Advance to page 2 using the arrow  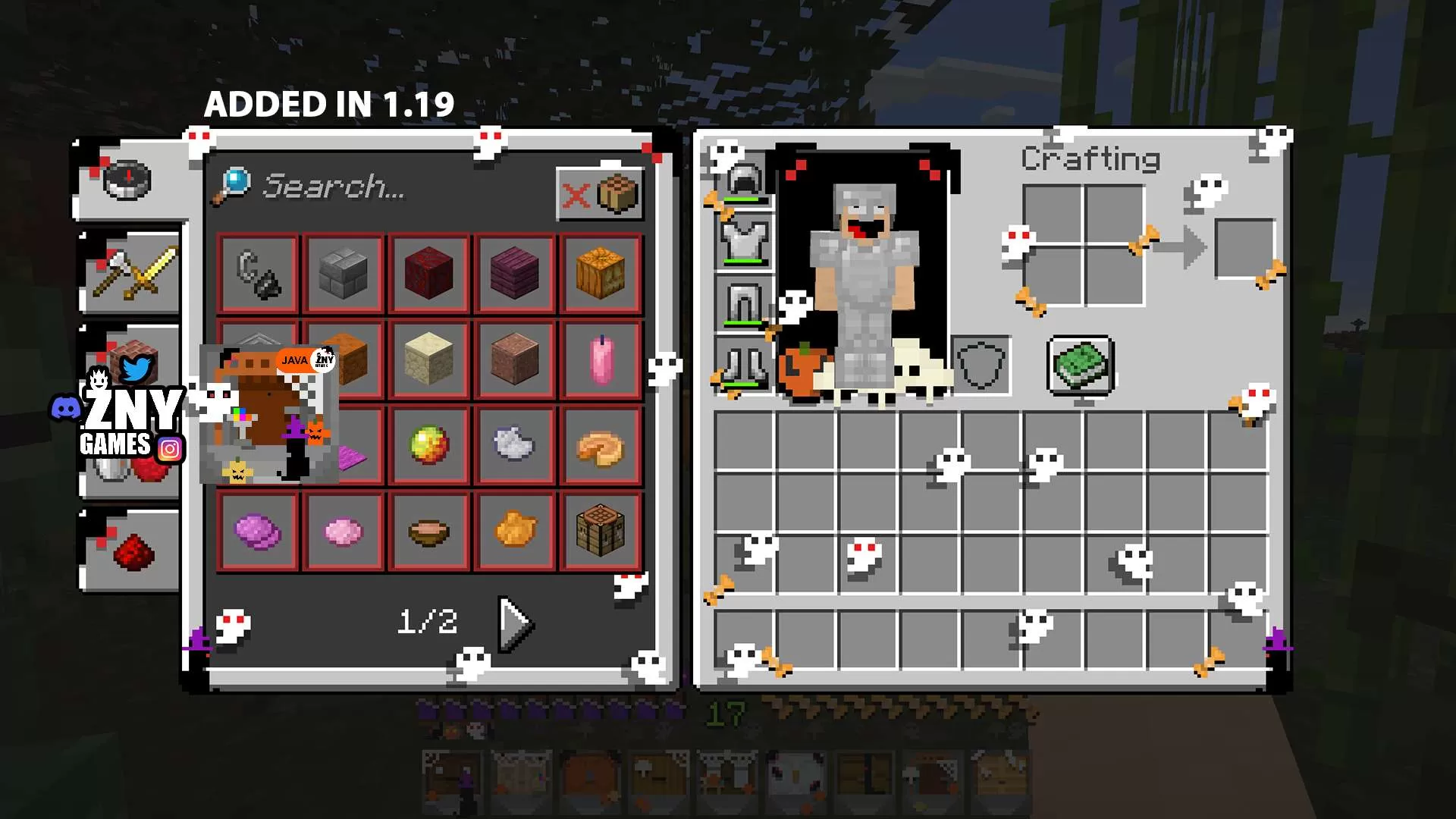[x=514, y=624]
